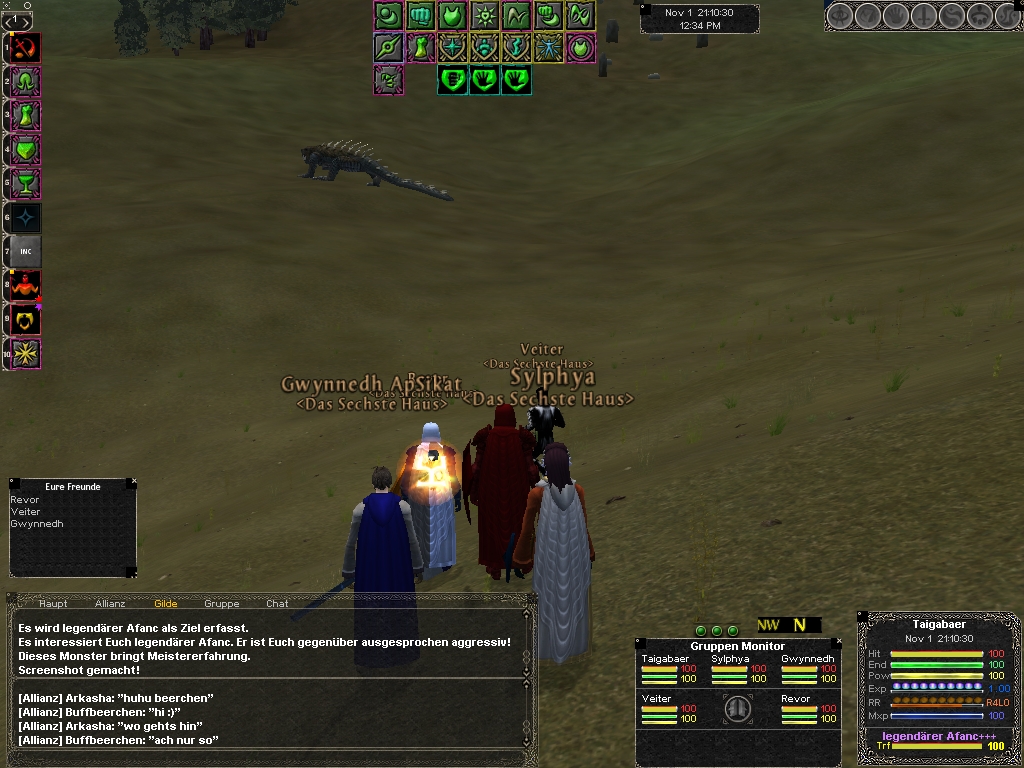The height and width of the screenshot is (768, 1024).
Task: Open the sword icon menu in the top bar
Action: click(x=922, y=16)
